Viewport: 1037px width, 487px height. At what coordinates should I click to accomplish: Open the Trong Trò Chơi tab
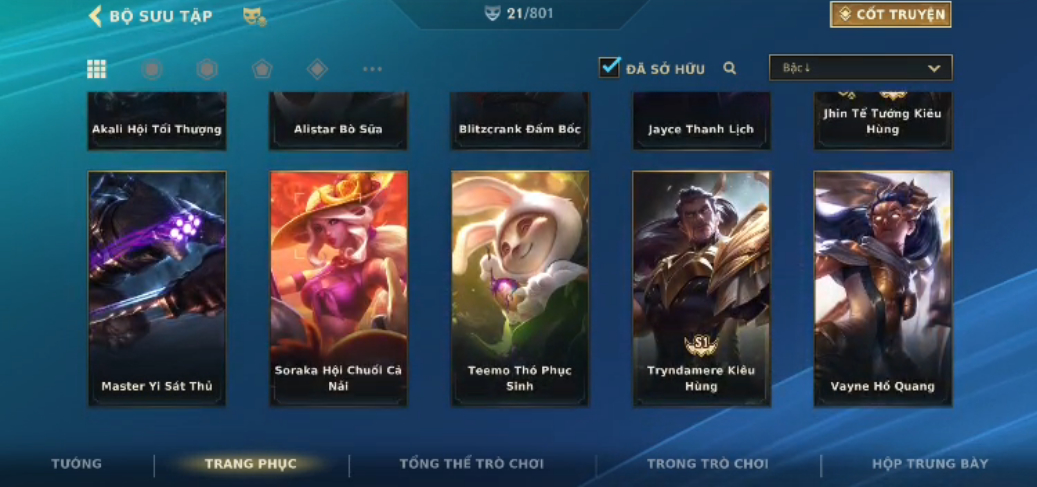[707, 464]
